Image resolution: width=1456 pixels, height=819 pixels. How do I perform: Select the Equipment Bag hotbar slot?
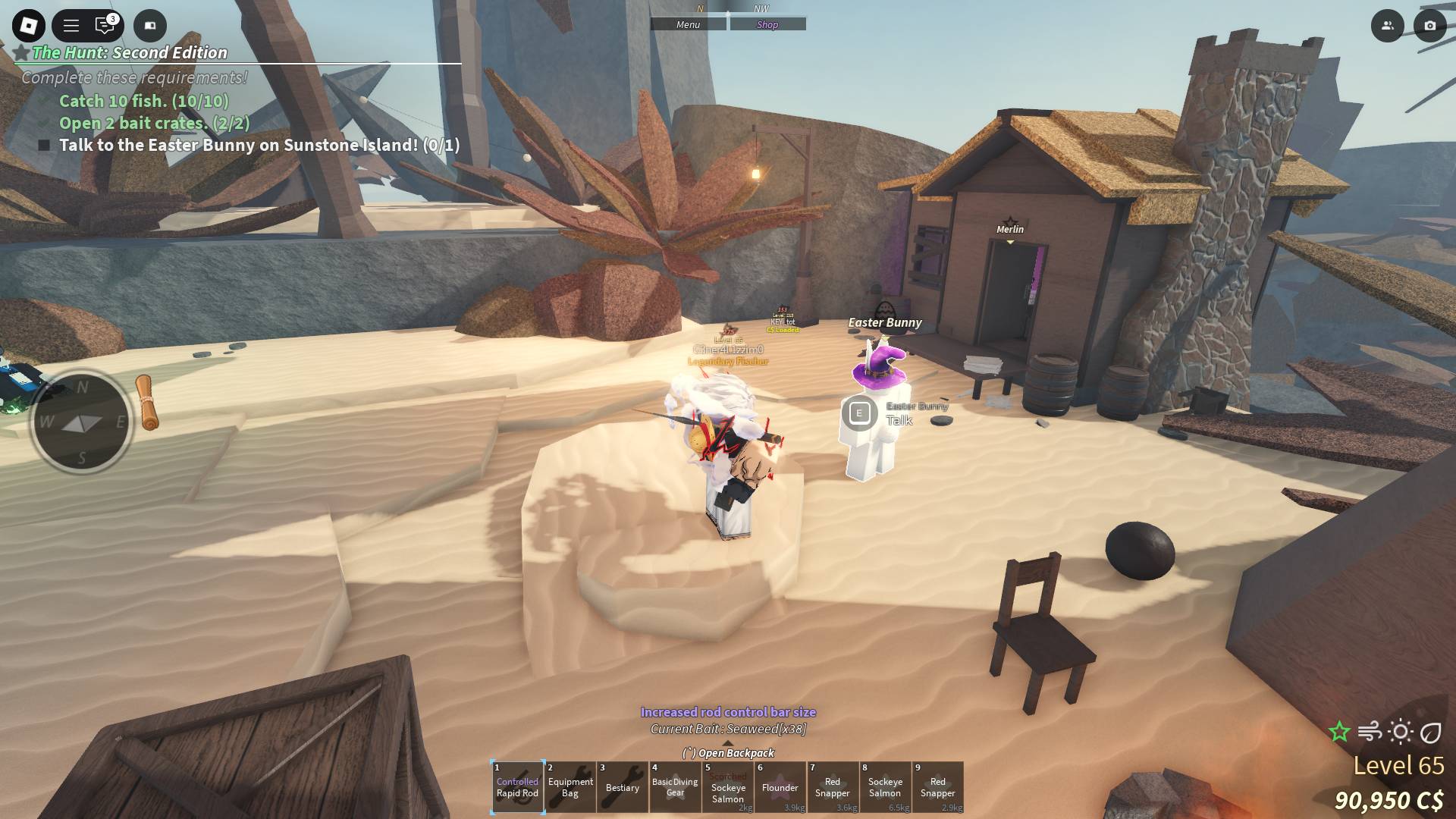tap(570, 787)
